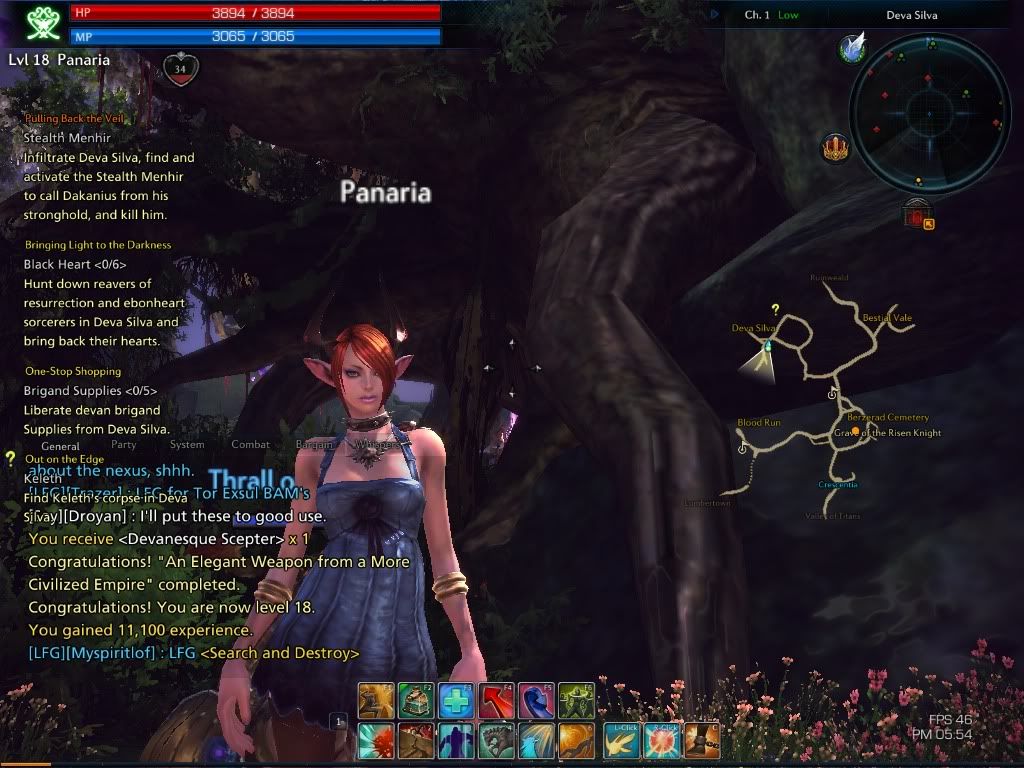Activate the L-Click attack skill icon

621,741
